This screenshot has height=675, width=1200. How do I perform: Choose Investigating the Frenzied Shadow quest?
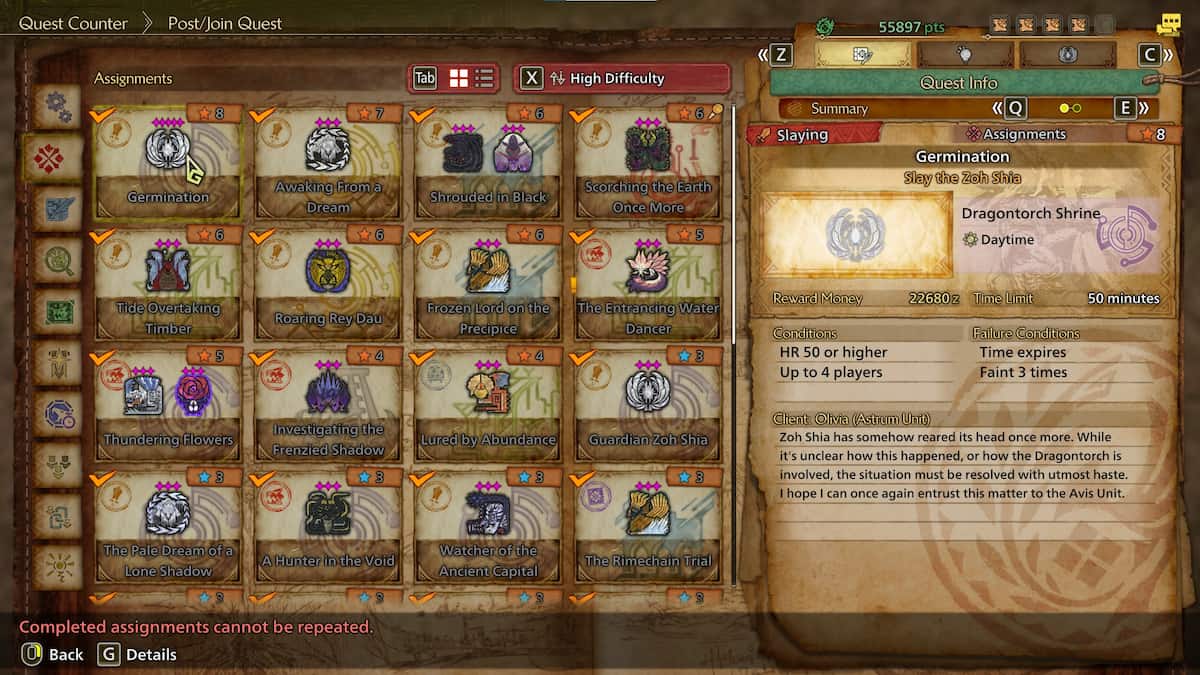[x=328, y=405]
